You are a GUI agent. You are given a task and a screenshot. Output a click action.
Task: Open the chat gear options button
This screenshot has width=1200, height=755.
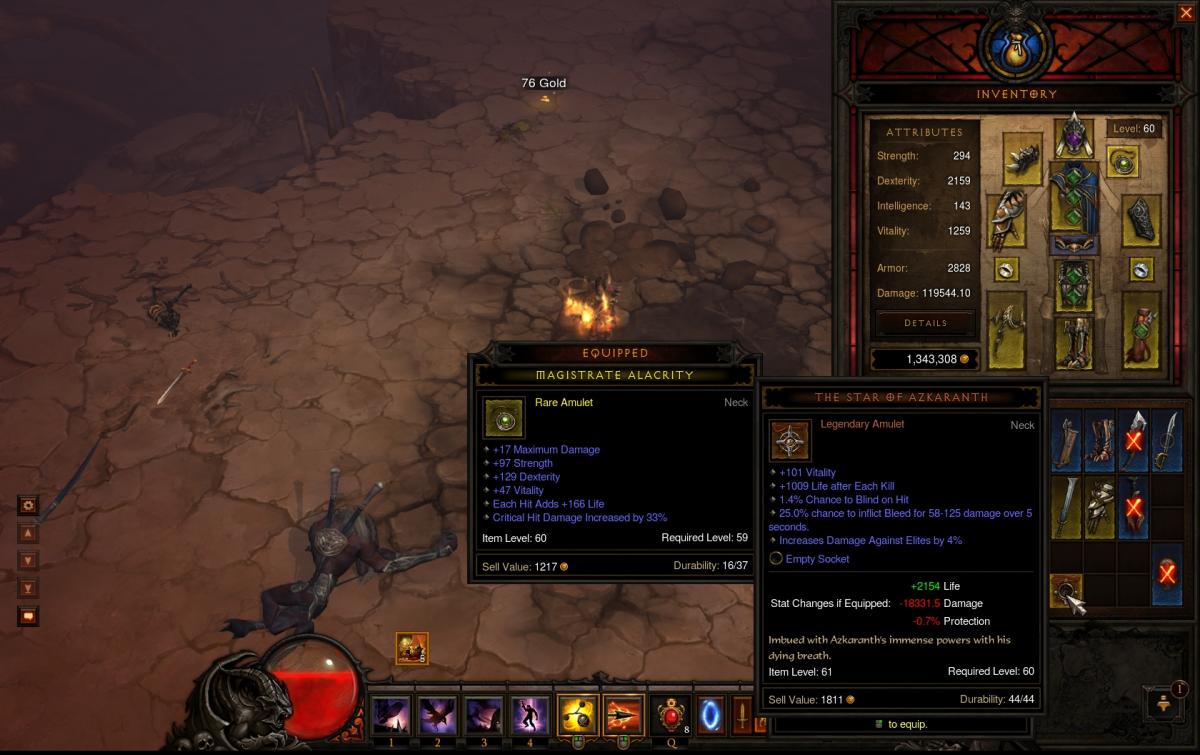pos(28,506)
